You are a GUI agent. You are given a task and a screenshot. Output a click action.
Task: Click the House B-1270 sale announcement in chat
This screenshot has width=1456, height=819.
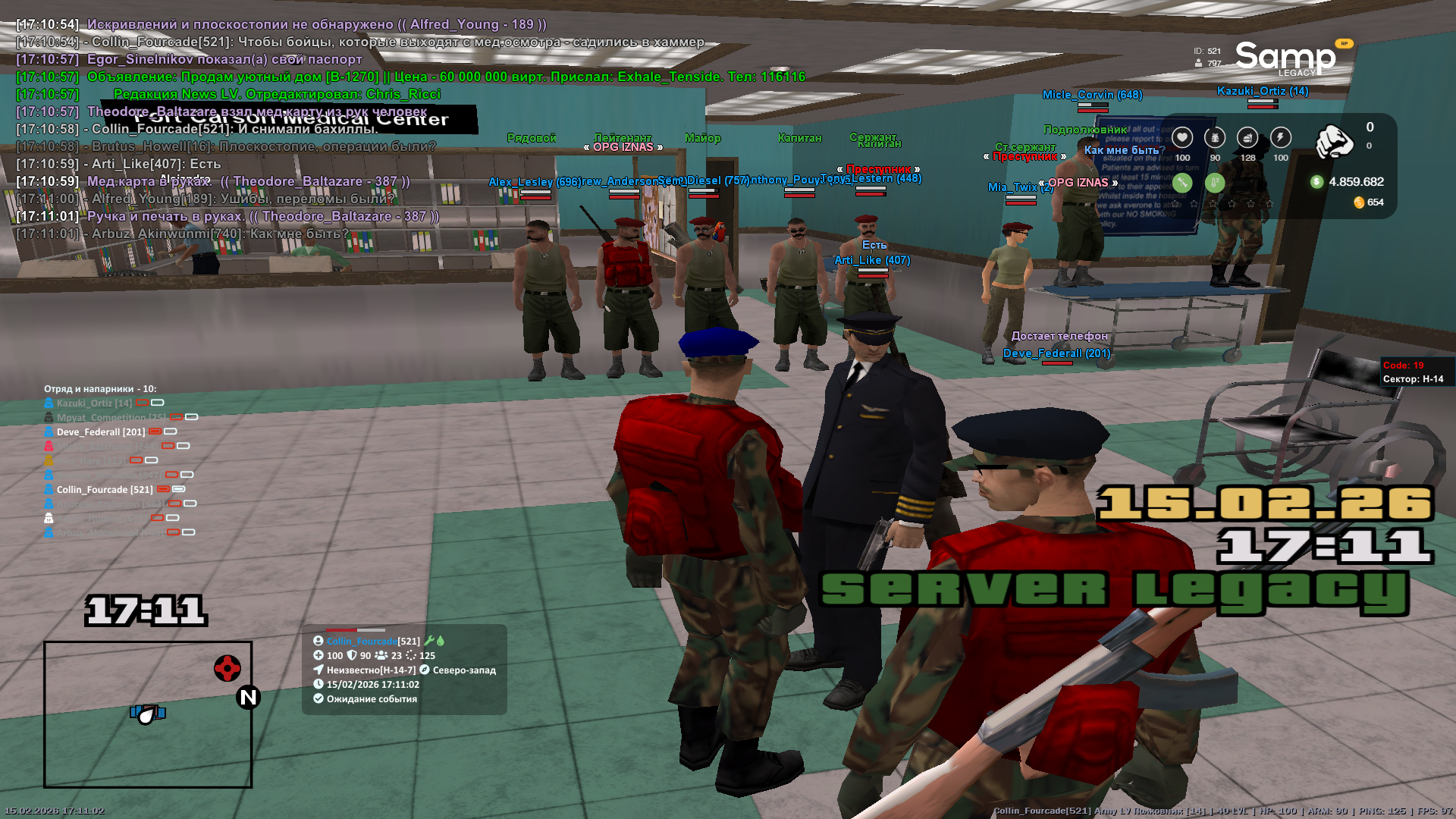(446, 77)
